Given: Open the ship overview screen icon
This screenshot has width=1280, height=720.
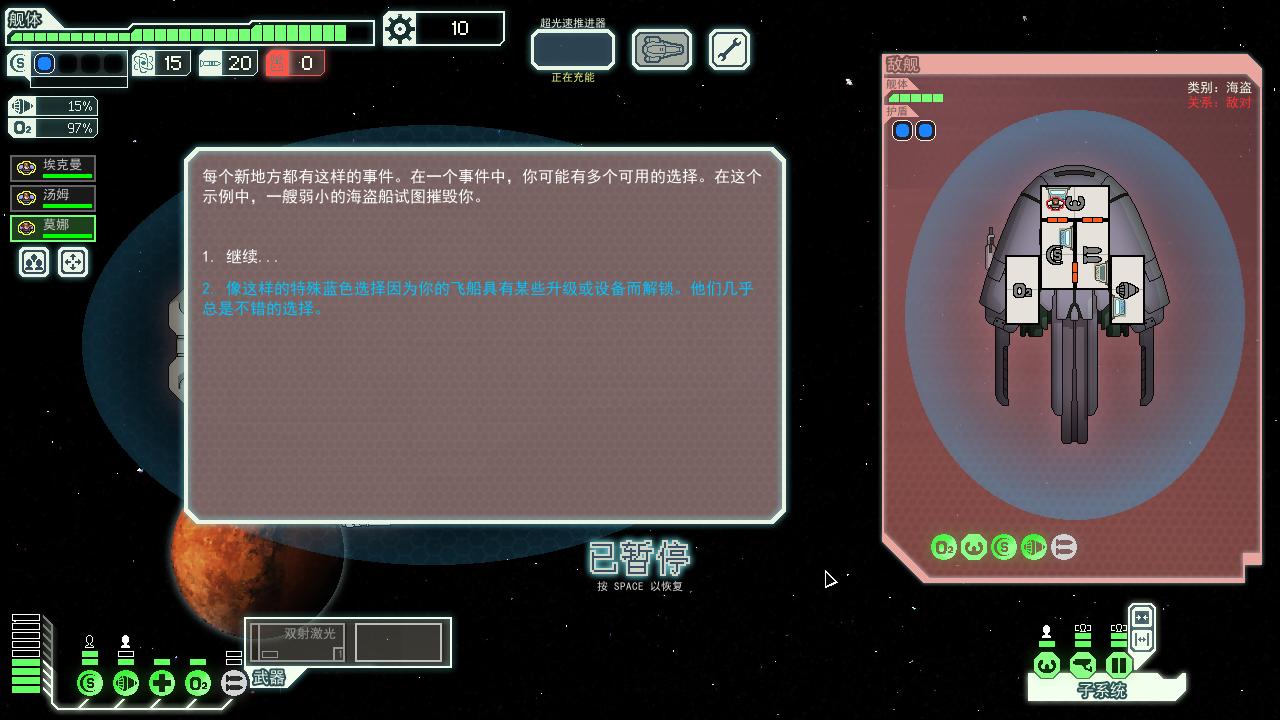Looking at the screenshot, I should point(660,48).
